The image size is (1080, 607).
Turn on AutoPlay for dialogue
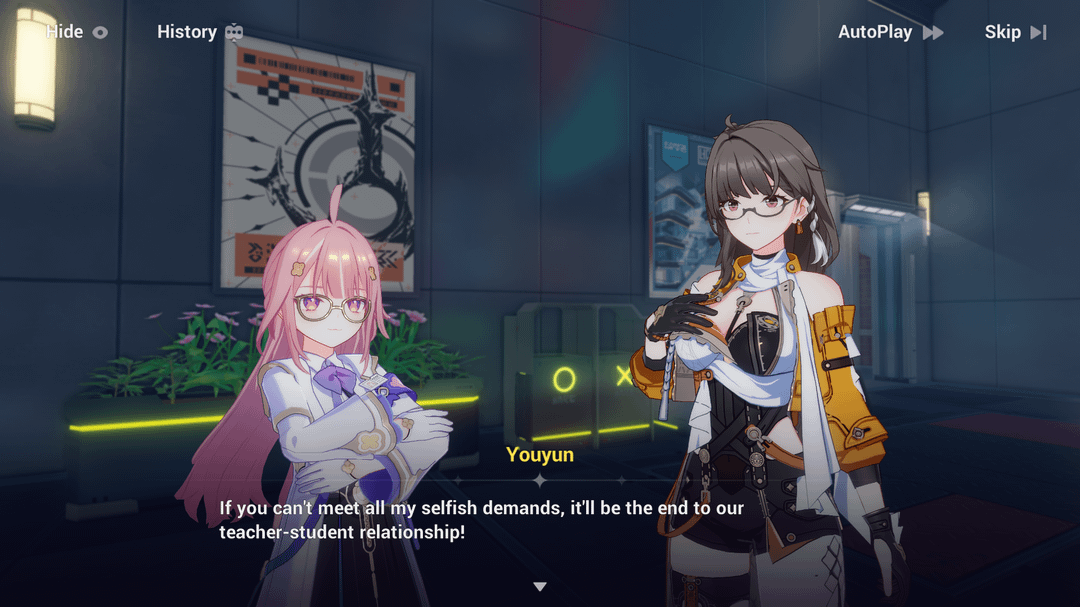(x=889, y=32)
